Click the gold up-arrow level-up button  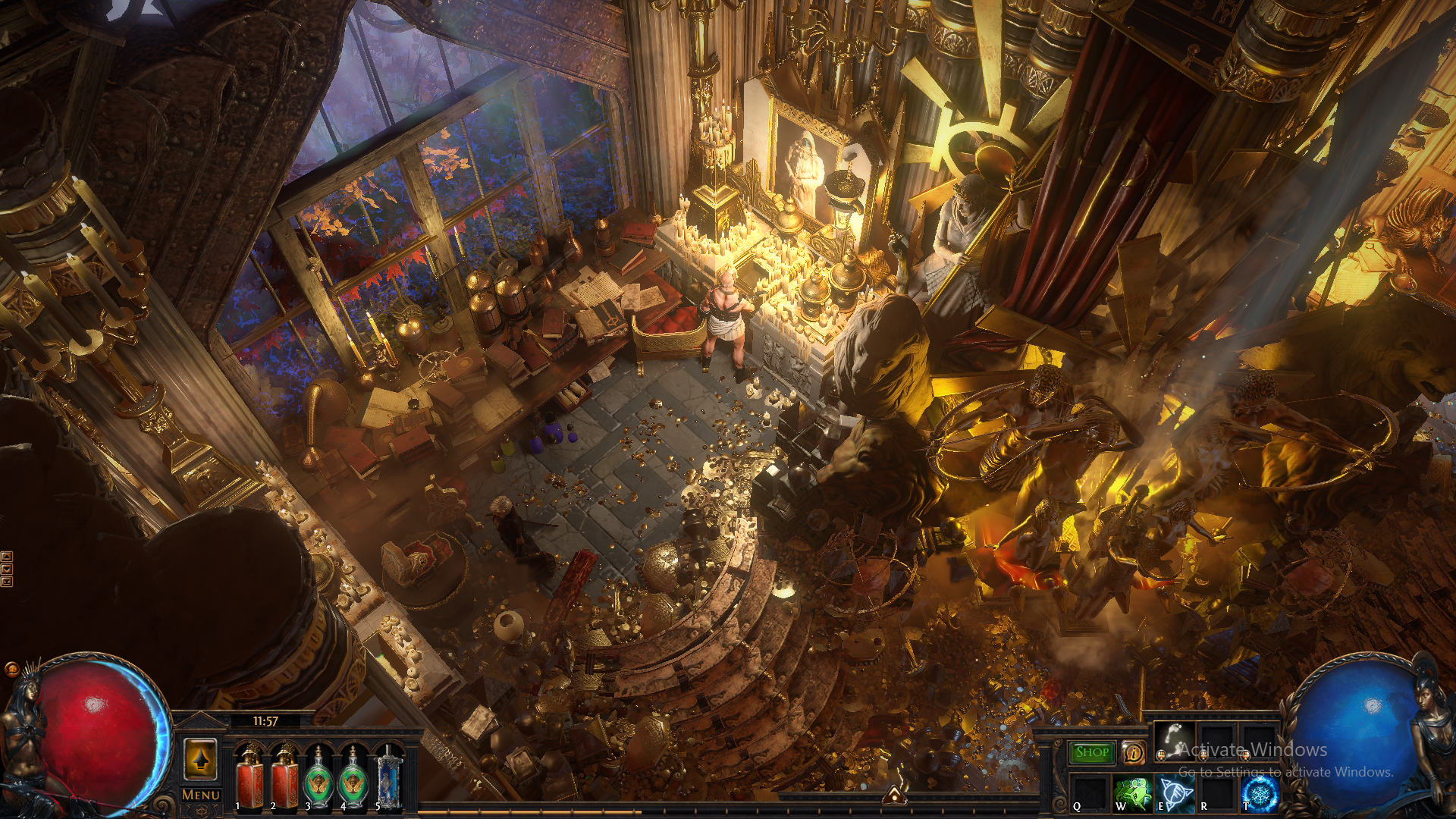pyautogui.click(x=201, y=759)
